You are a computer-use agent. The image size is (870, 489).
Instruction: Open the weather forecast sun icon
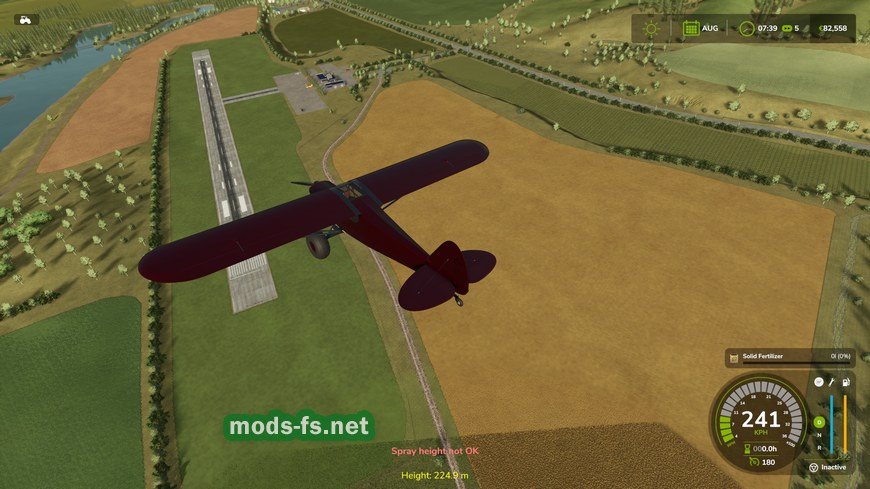[x=652, y=28]
